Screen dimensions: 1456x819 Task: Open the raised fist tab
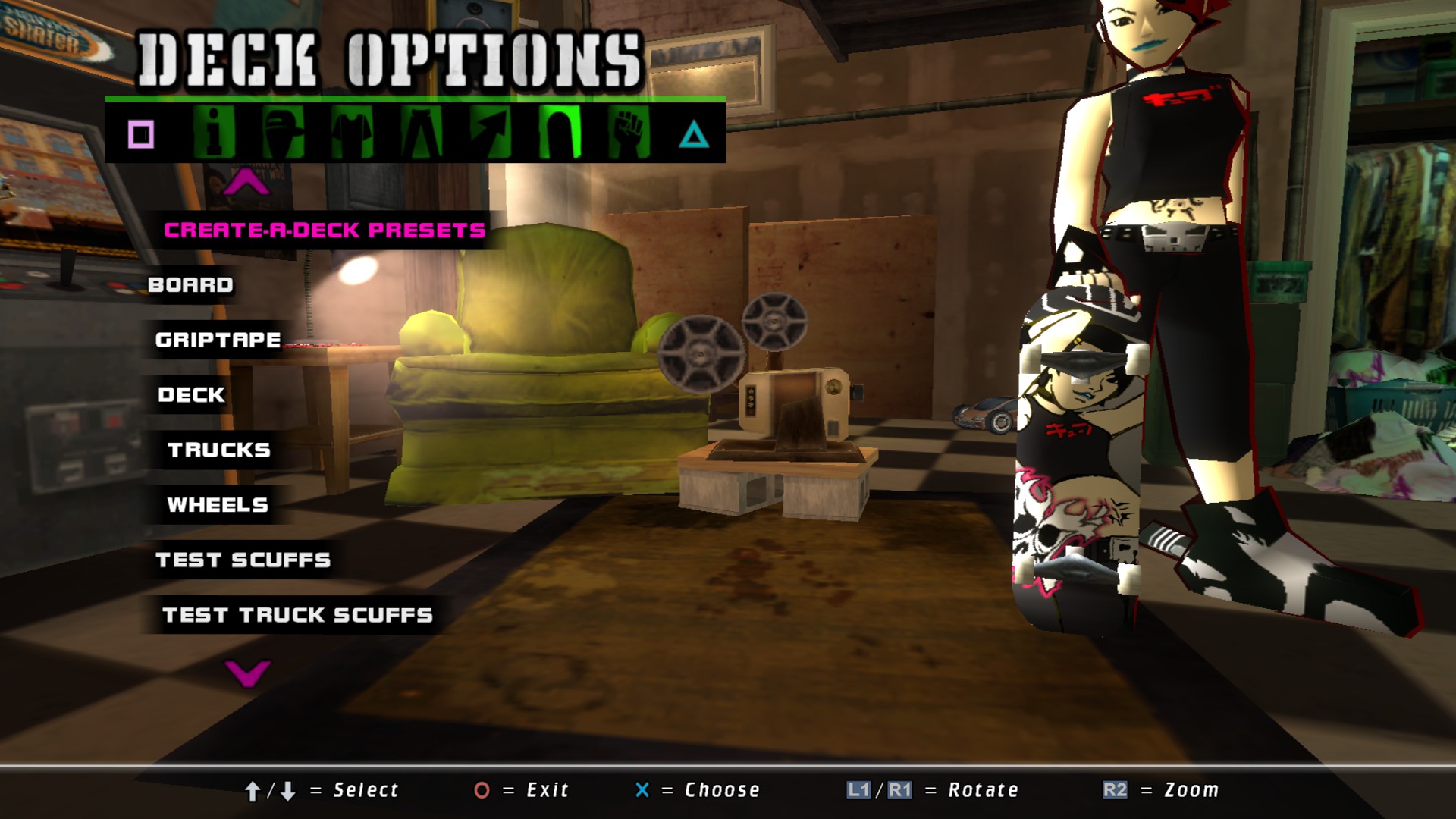tap(629, 133)
